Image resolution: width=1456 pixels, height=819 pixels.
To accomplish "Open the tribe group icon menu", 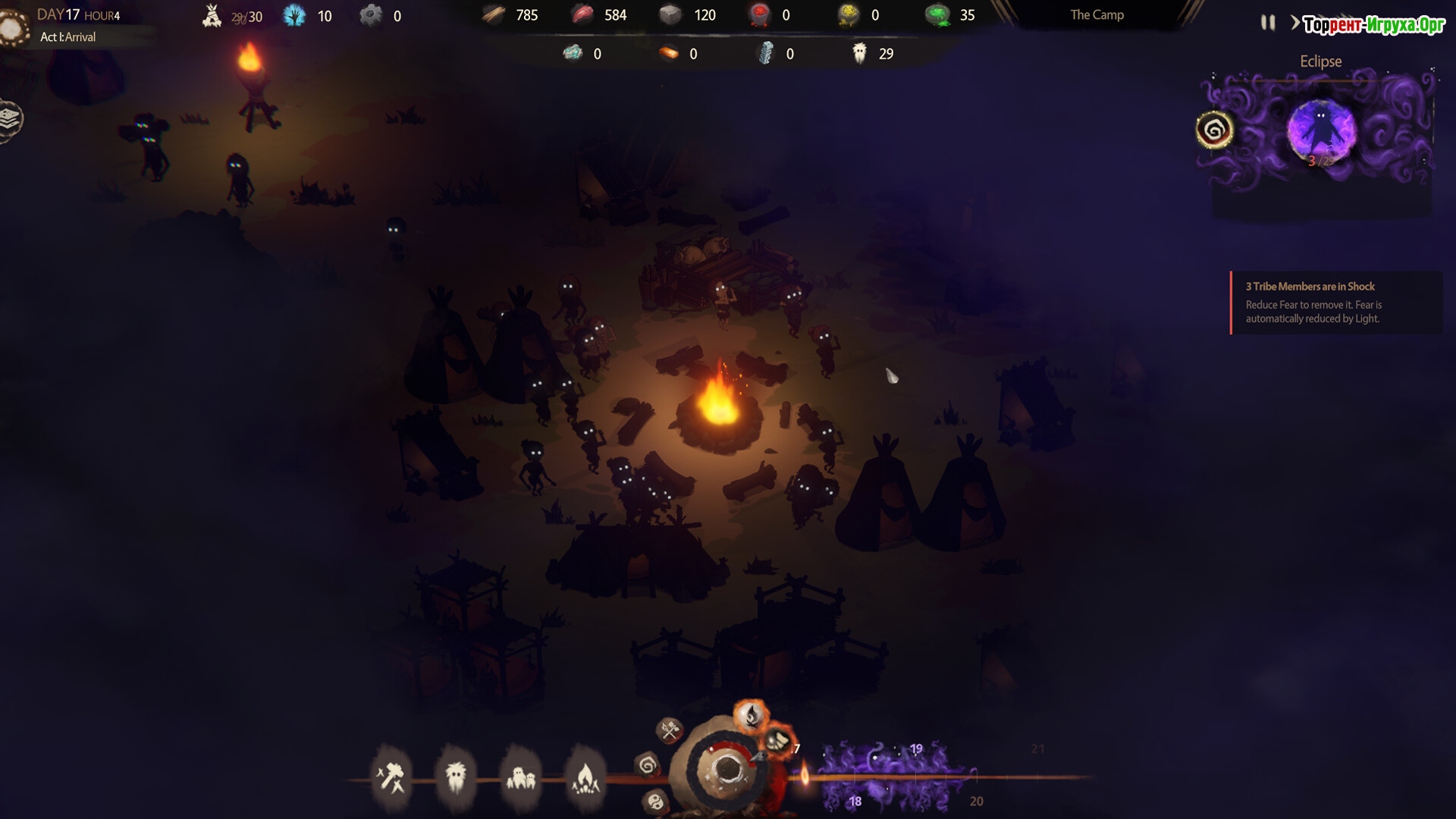I will [520, 777].
